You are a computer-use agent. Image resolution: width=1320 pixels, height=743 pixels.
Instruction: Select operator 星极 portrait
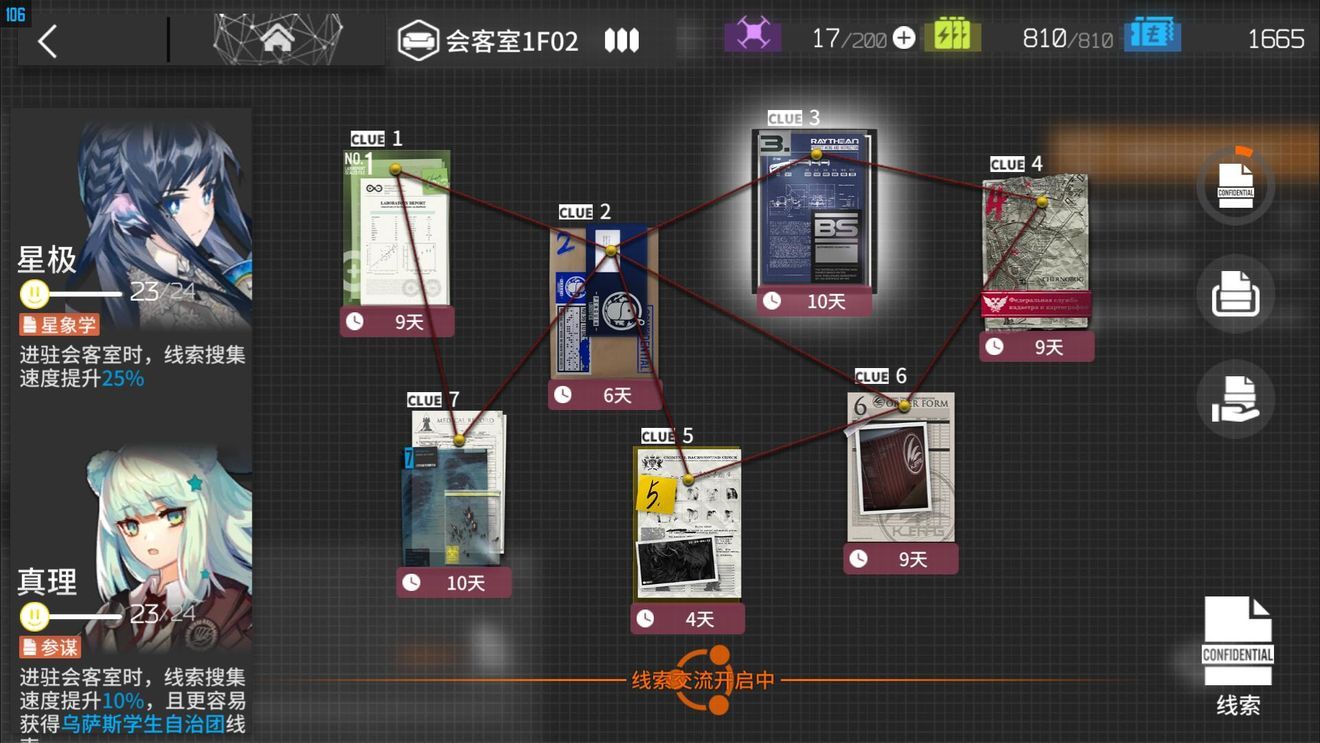click(x=130, y=250)
